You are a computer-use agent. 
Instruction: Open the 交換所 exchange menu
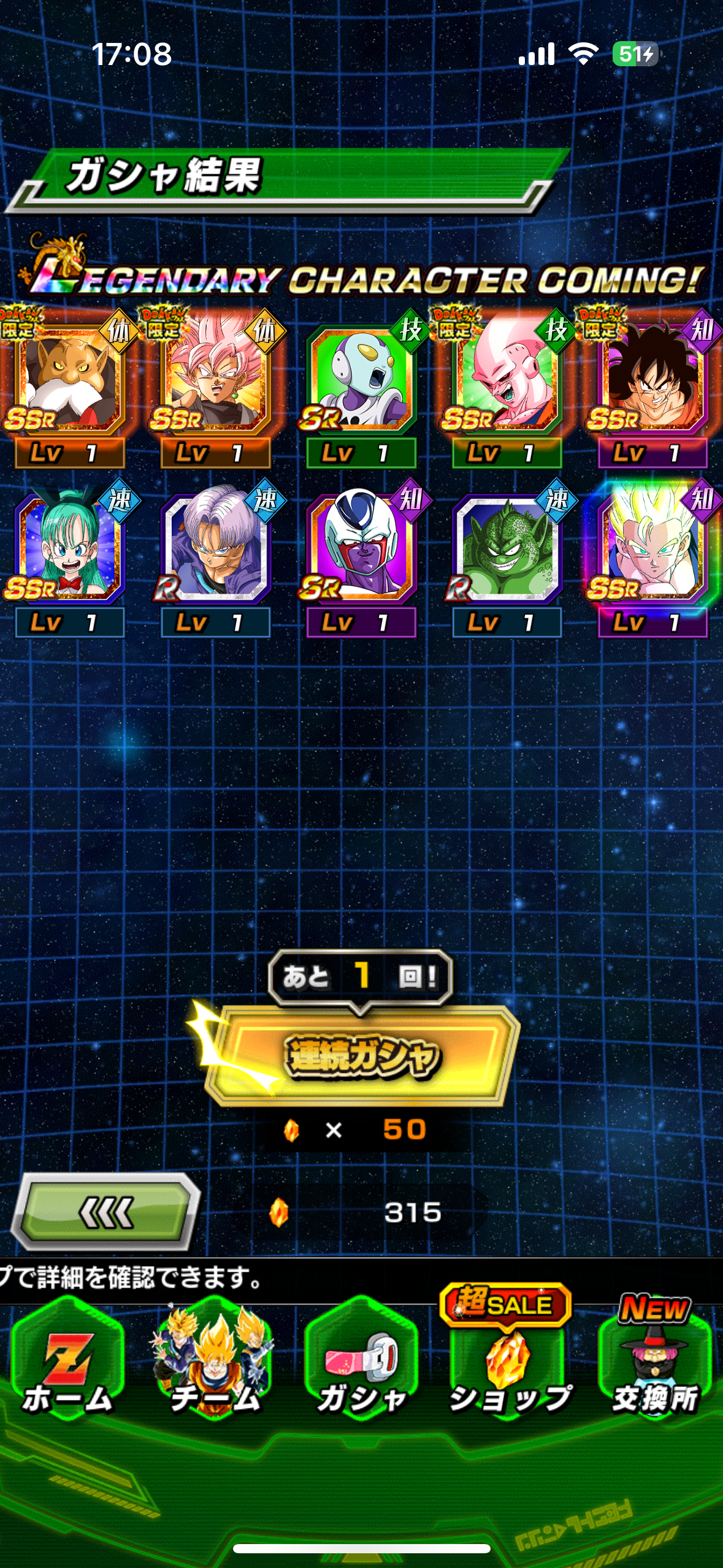click(654, 1365)
